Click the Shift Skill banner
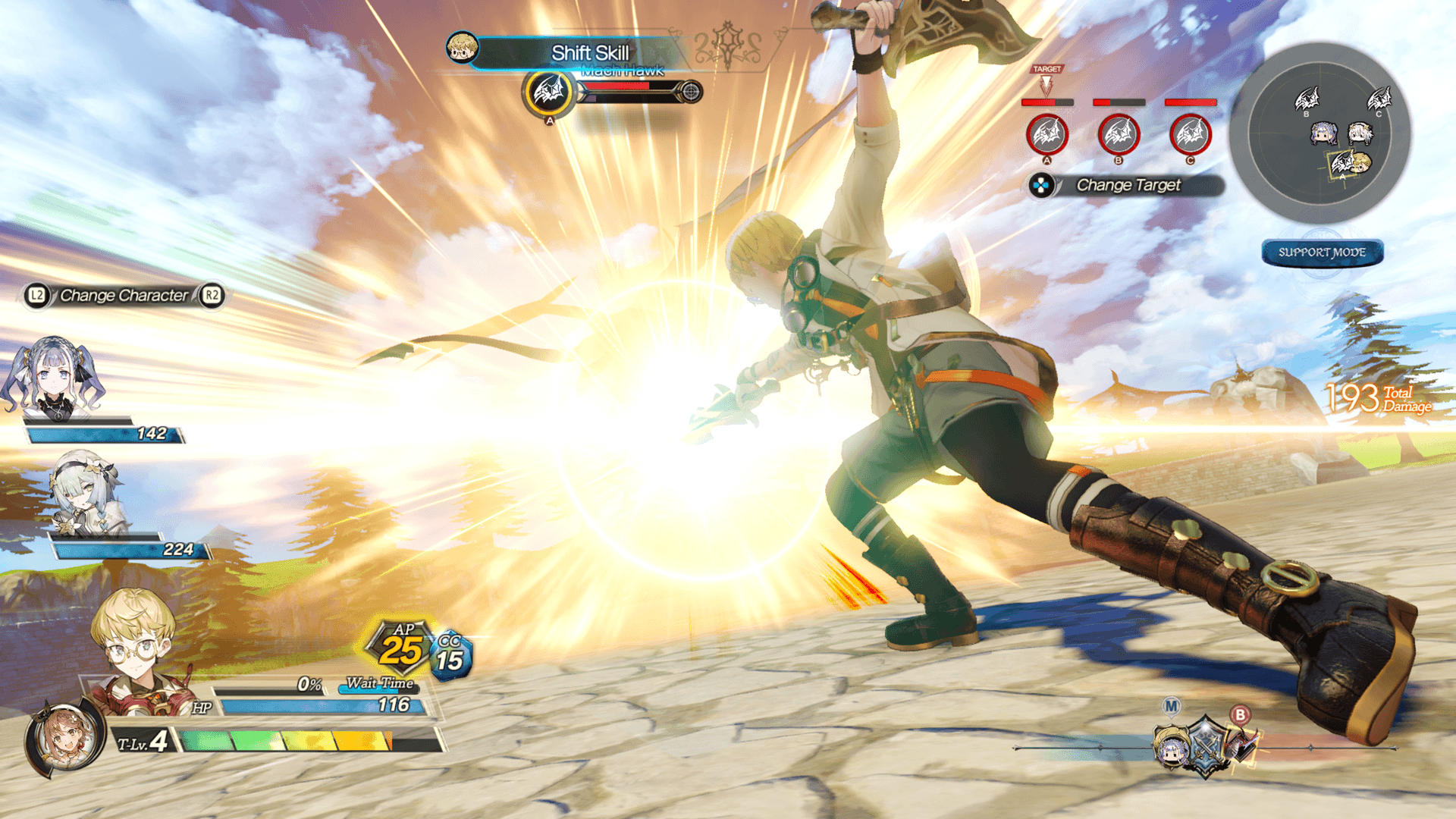 click(589, 53)
